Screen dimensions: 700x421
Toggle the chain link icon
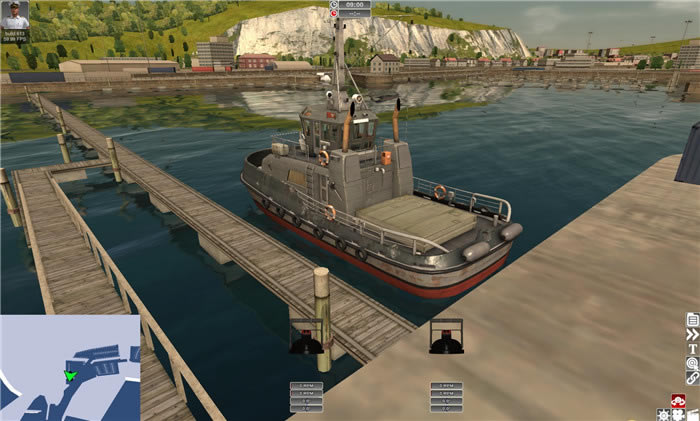tap(692, 378)
